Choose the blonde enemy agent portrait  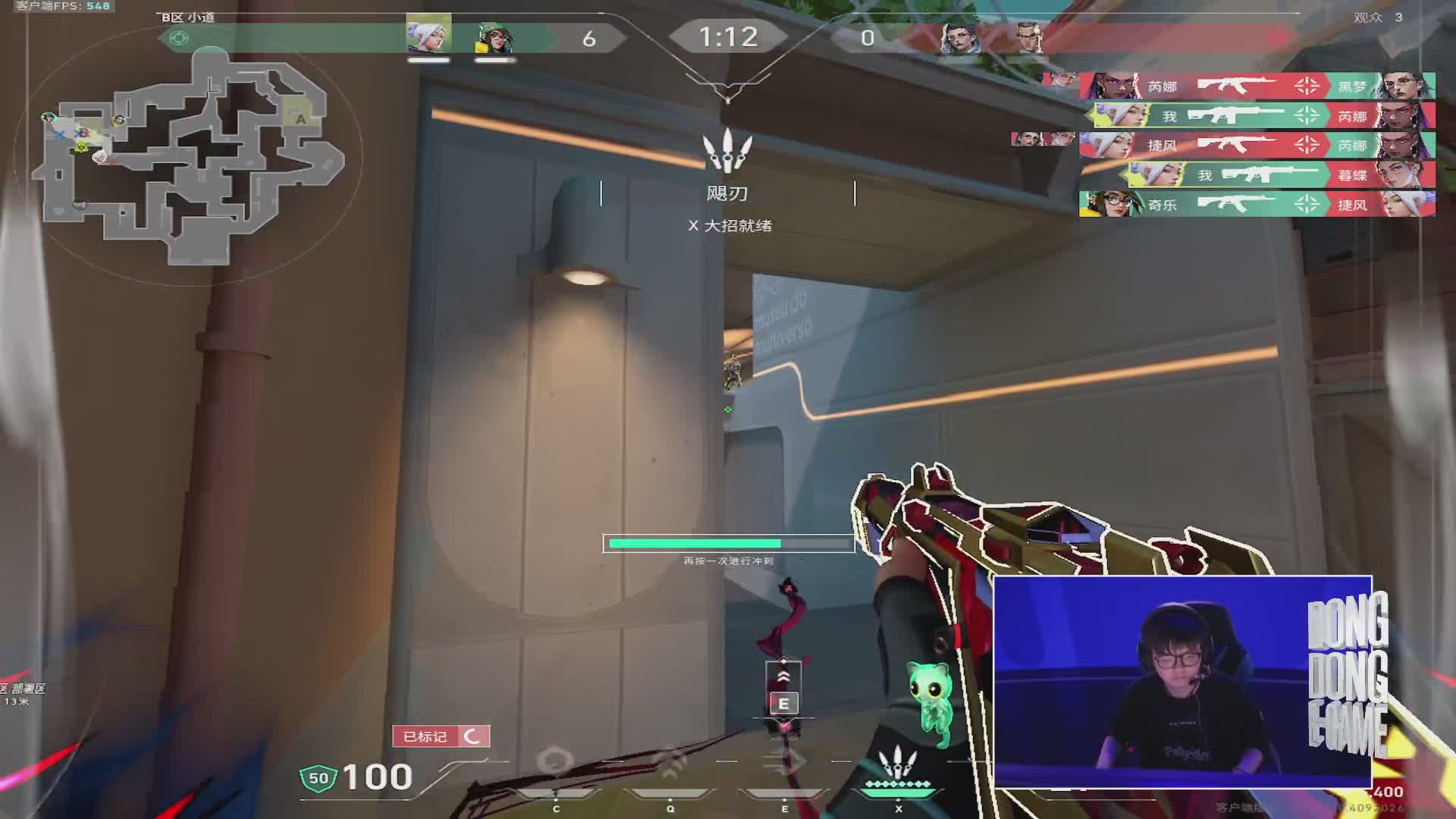(1027, 38)
